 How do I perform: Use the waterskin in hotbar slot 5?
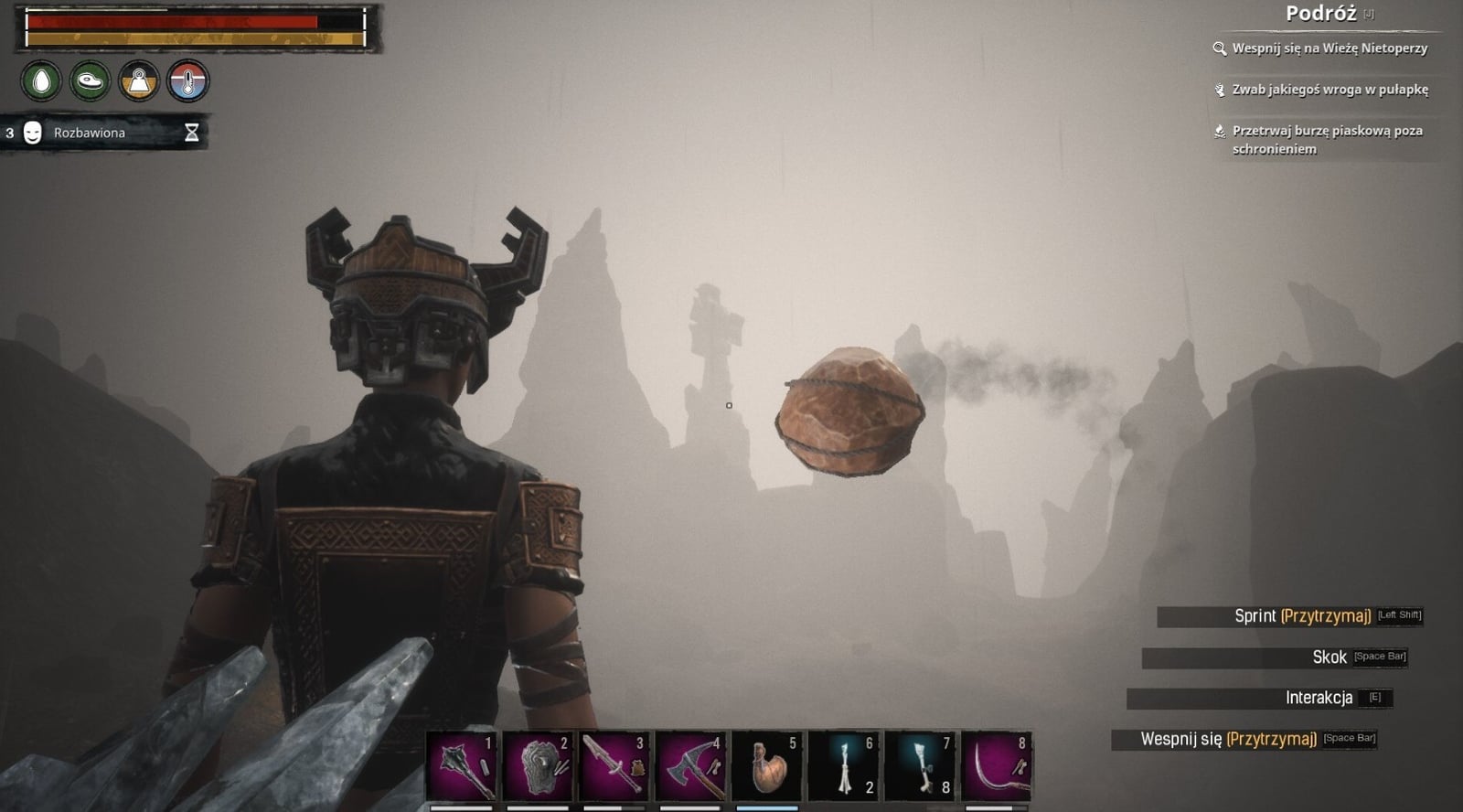(767, 766)
